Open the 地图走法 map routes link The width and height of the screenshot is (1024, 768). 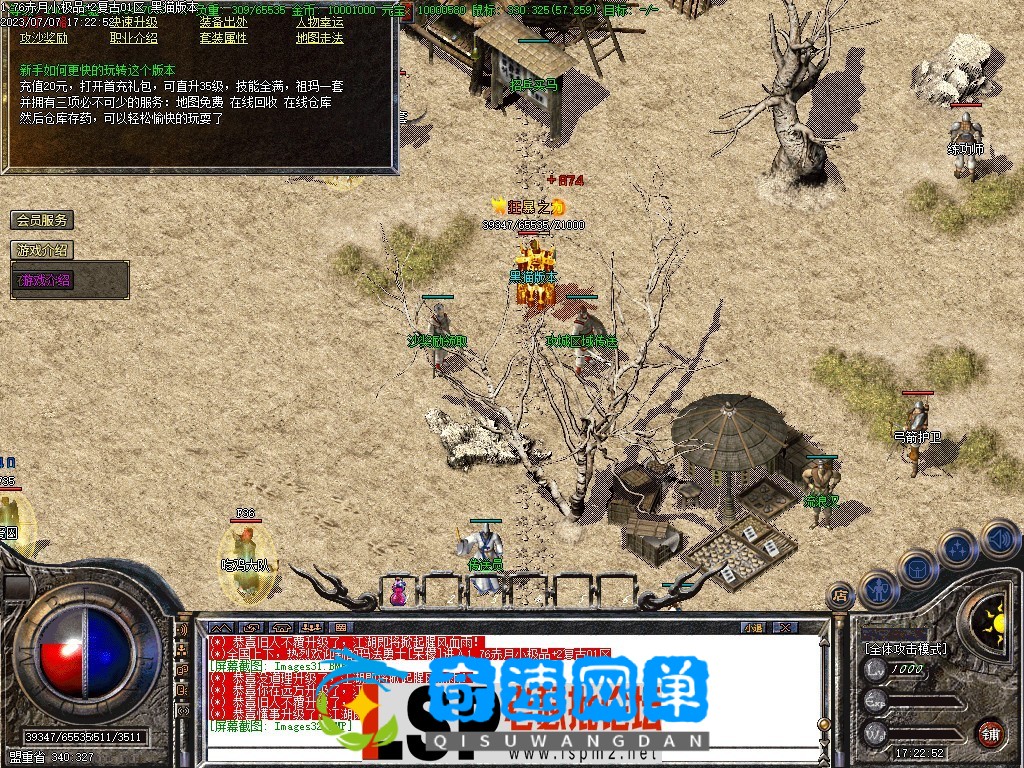point(319,38)
